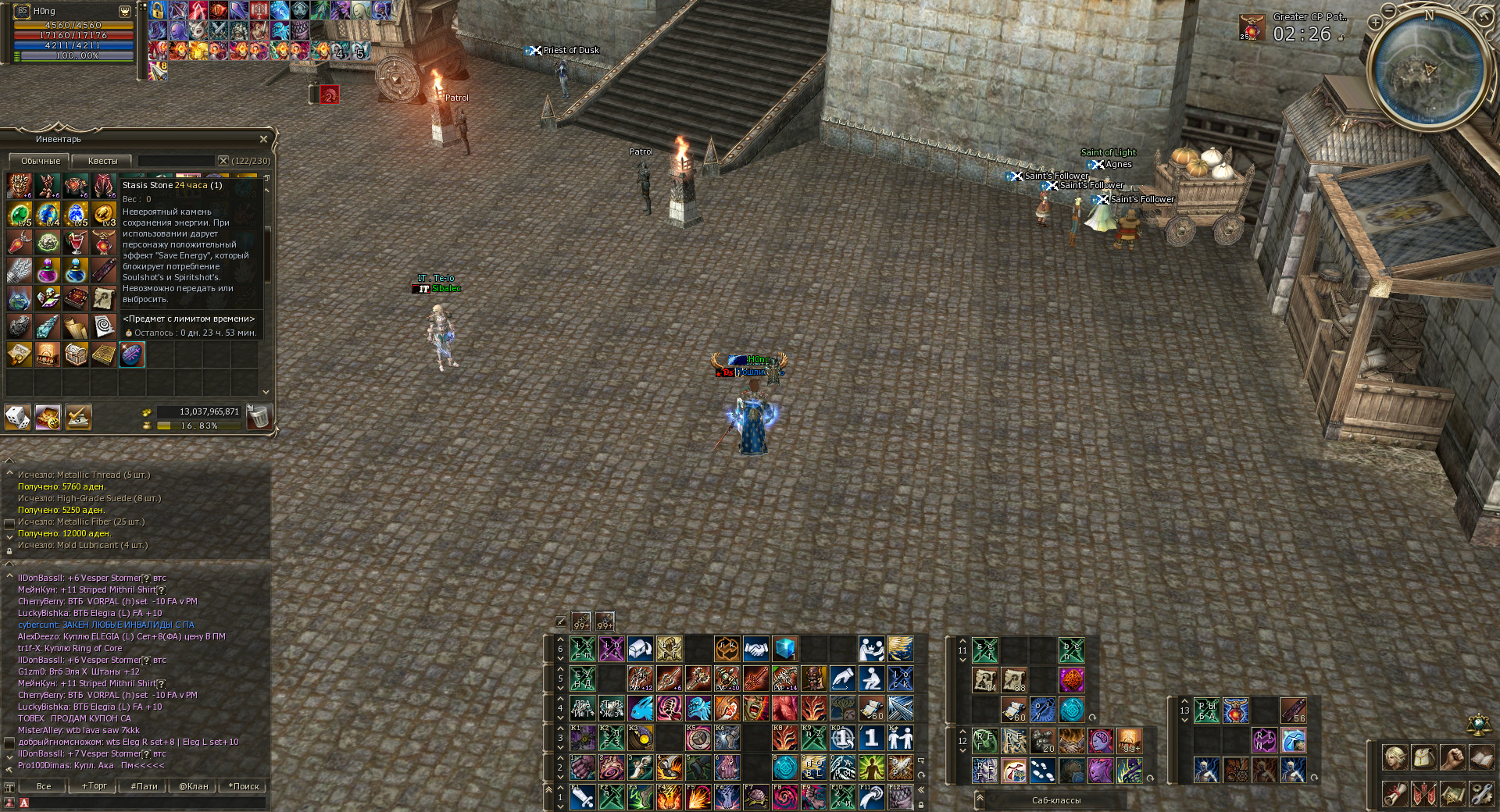
Task: Use the F1 sword attack hotbar slot
Action: coord(583,797)
